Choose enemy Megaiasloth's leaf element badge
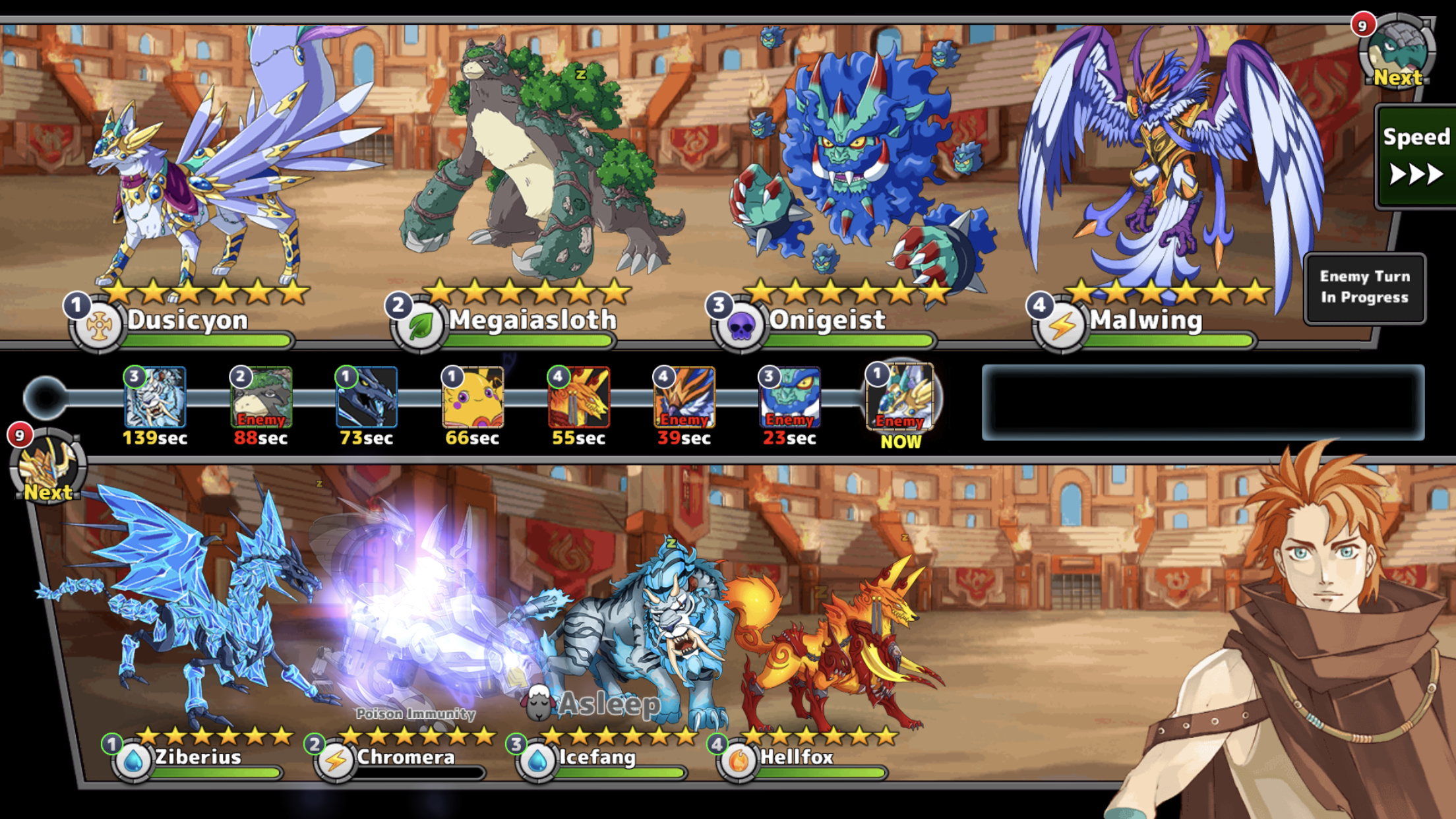Screen dimensions: 1456x819 pyautogui.click(x=420, y=326)
